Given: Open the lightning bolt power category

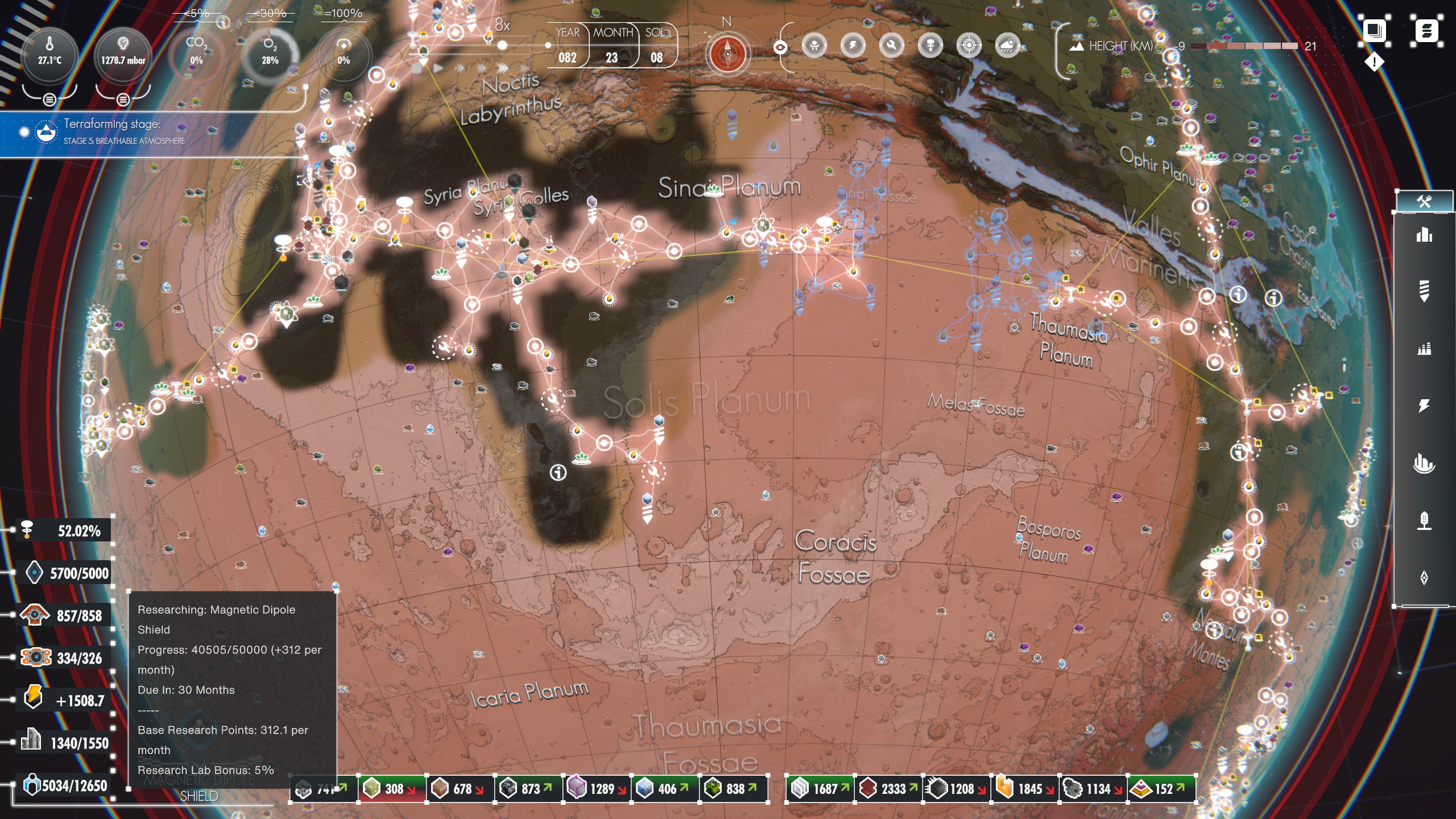Looking at the screenshot, I should click(x=1424, y=406).
